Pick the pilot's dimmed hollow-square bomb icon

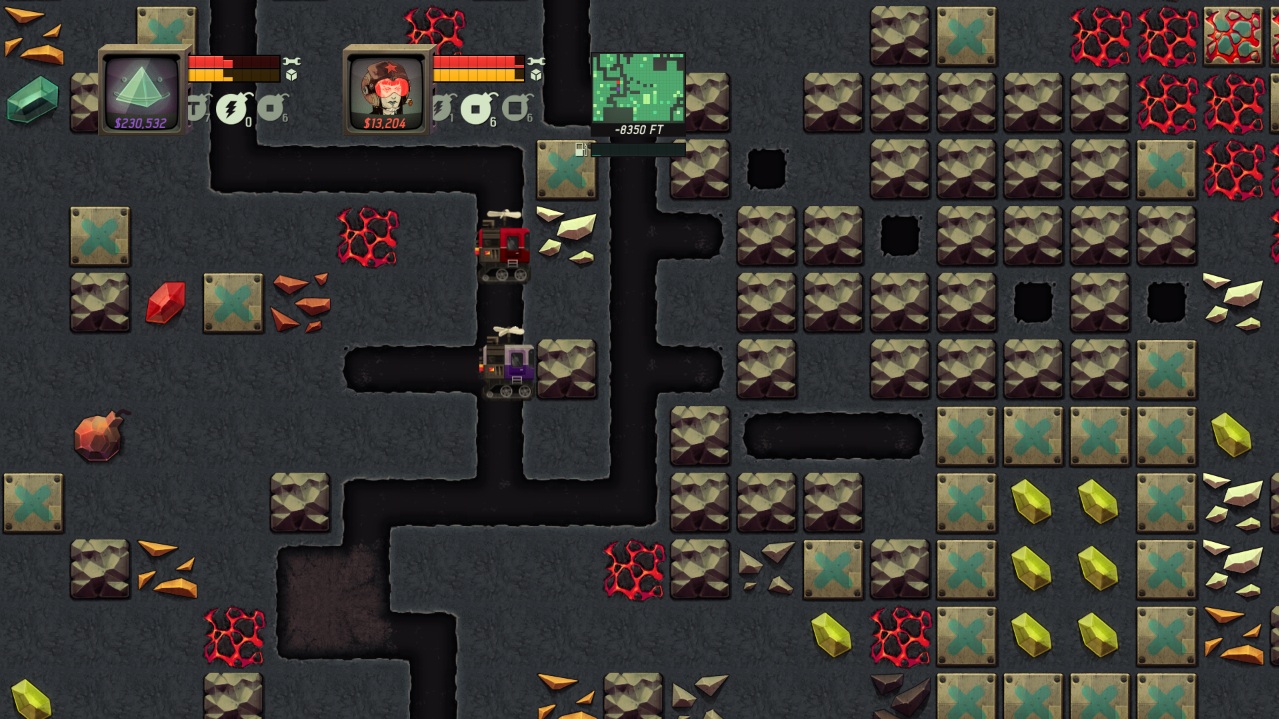(x=516, y=107)
